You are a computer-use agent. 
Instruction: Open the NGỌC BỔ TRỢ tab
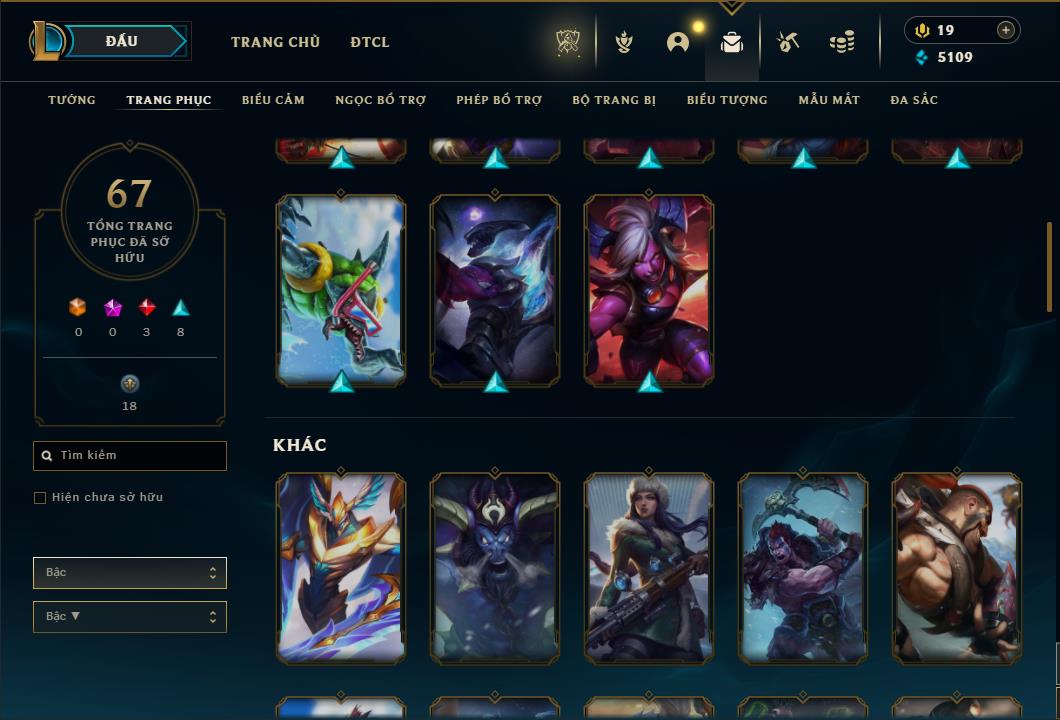(380, 100)
